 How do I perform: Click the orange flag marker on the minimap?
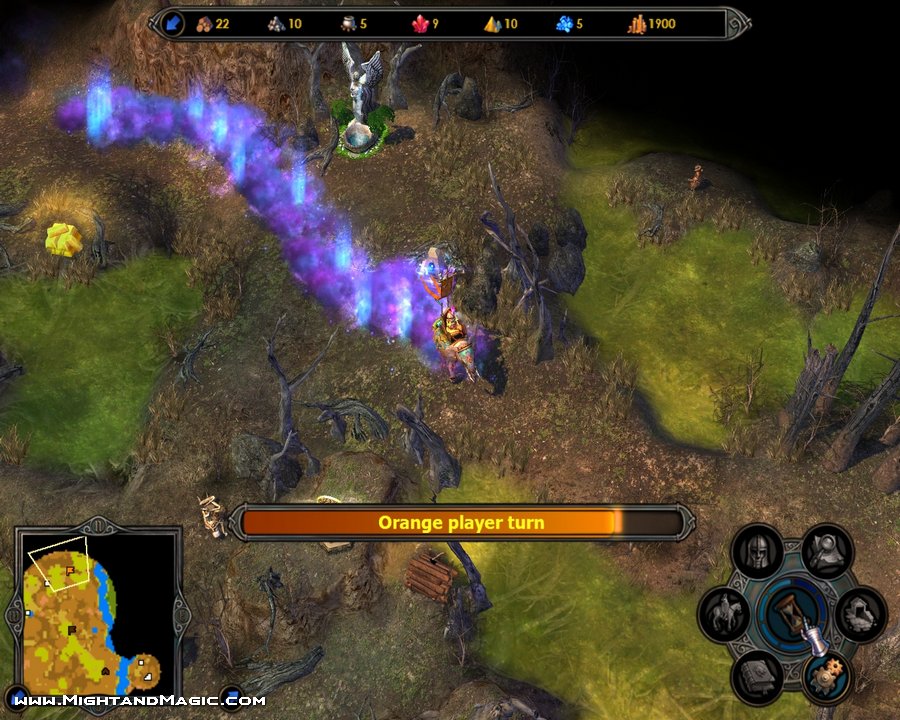coord(70,569)
